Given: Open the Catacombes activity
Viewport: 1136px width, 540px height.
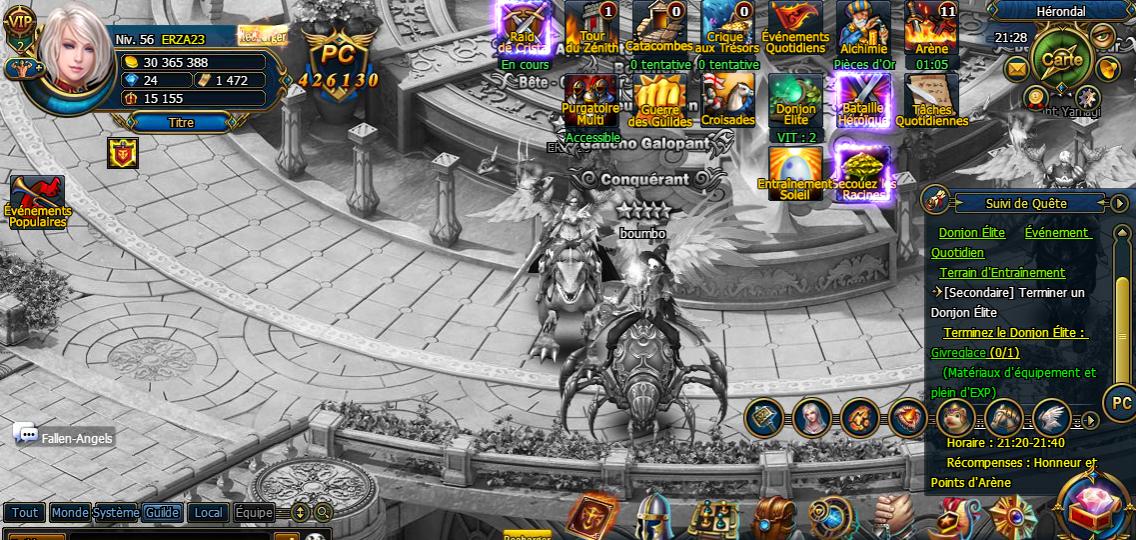Looking at the screenshot, I should tap(658, 30).
